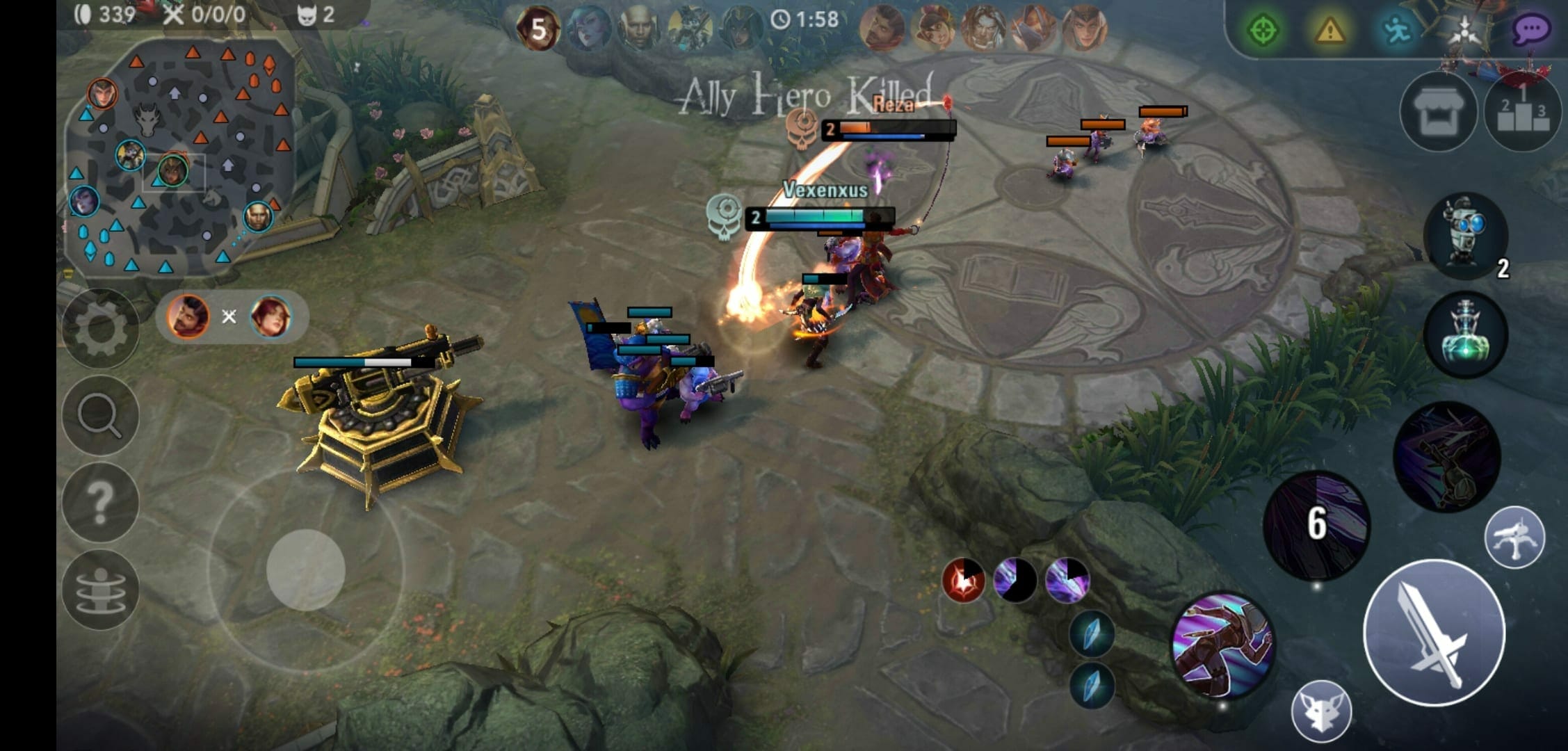Send the green target attack ping
Viewport: 1568px width, 751px height.
coord(1262,31)
